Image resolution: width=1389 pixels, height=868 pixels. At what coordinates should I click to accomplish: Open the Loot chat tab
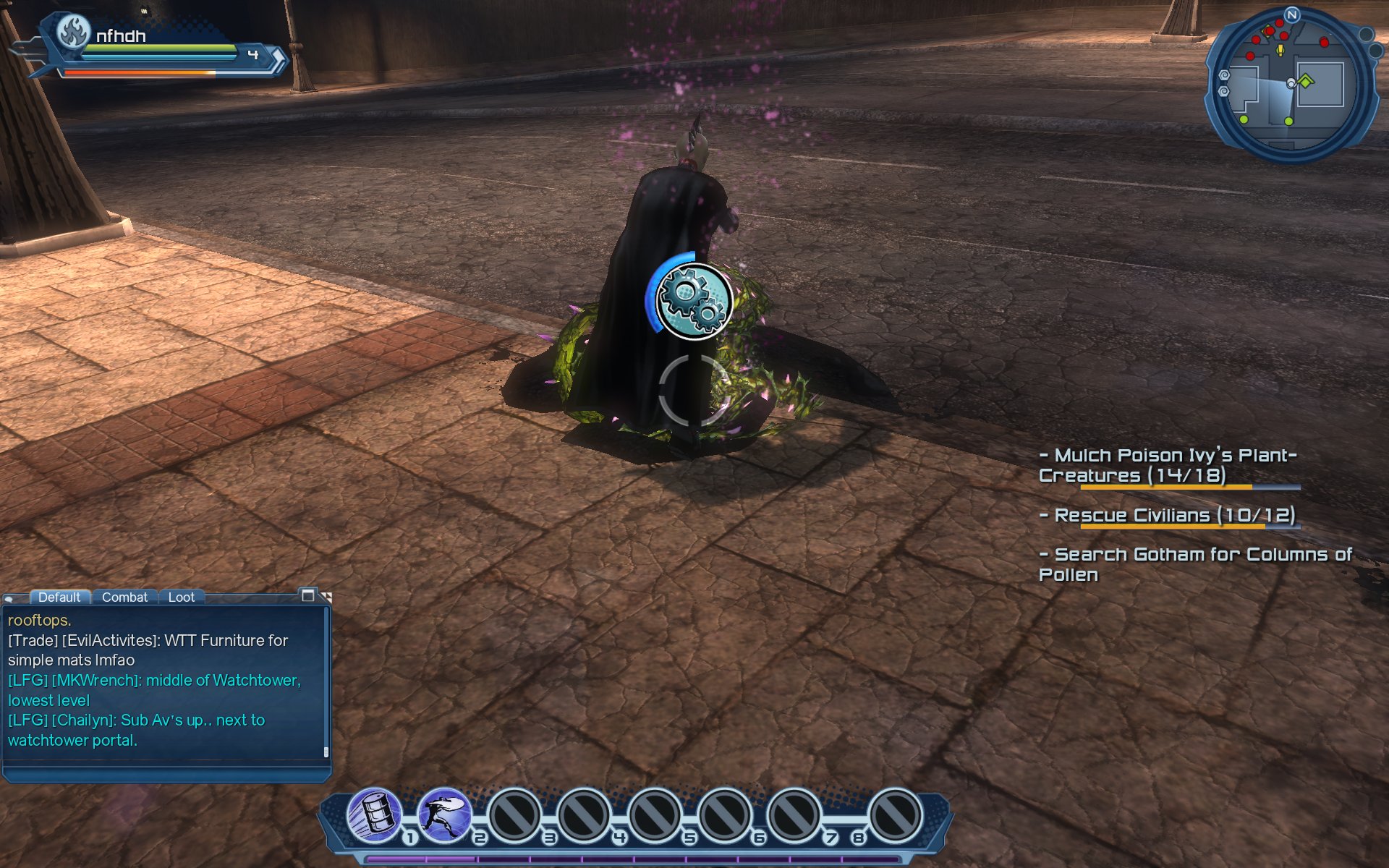click(181, 597)
